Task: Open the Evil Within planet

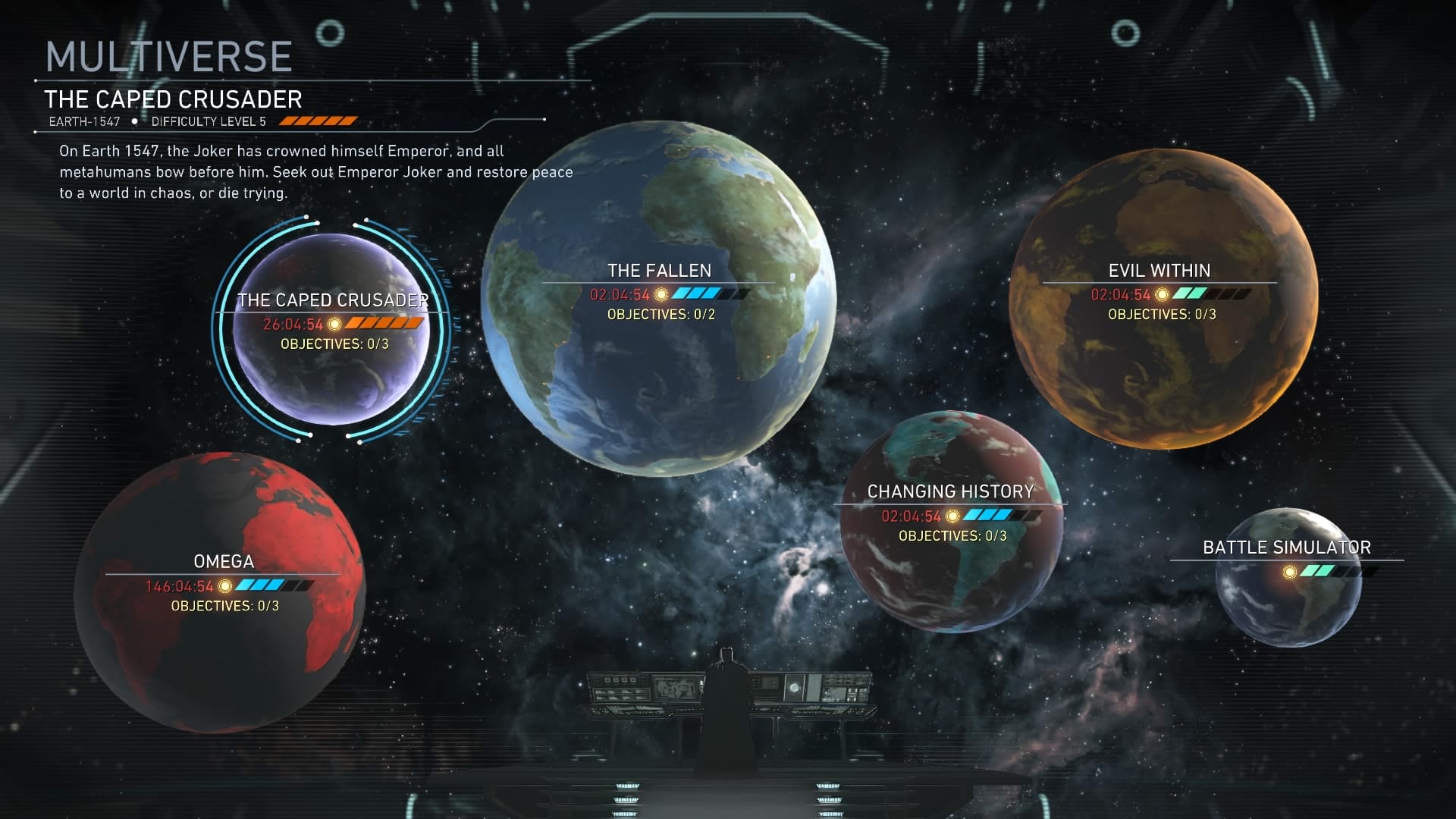Action: [x=1163, y=298]
